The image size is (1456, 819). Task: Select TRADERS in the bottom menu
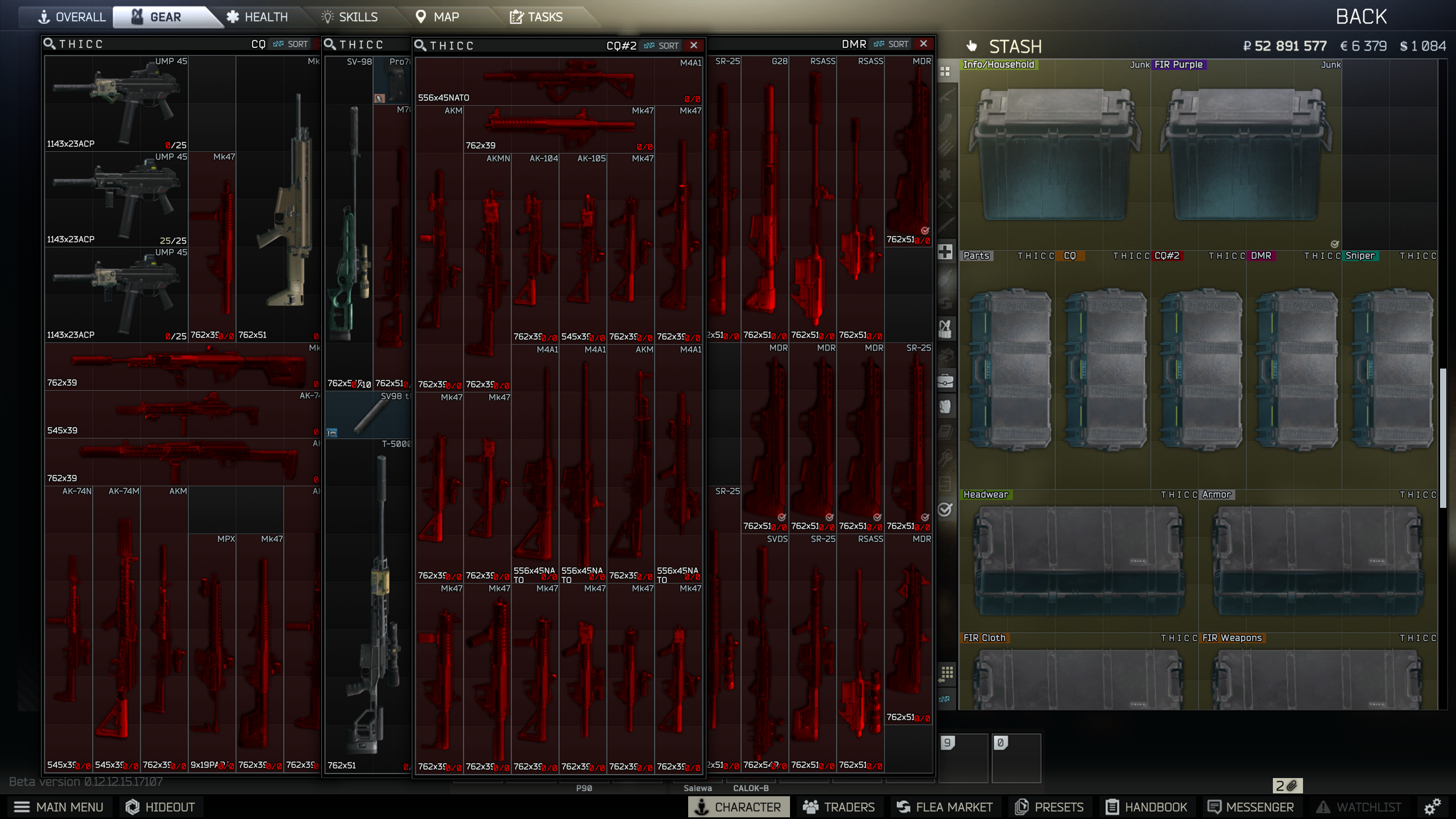click(841, 806)
